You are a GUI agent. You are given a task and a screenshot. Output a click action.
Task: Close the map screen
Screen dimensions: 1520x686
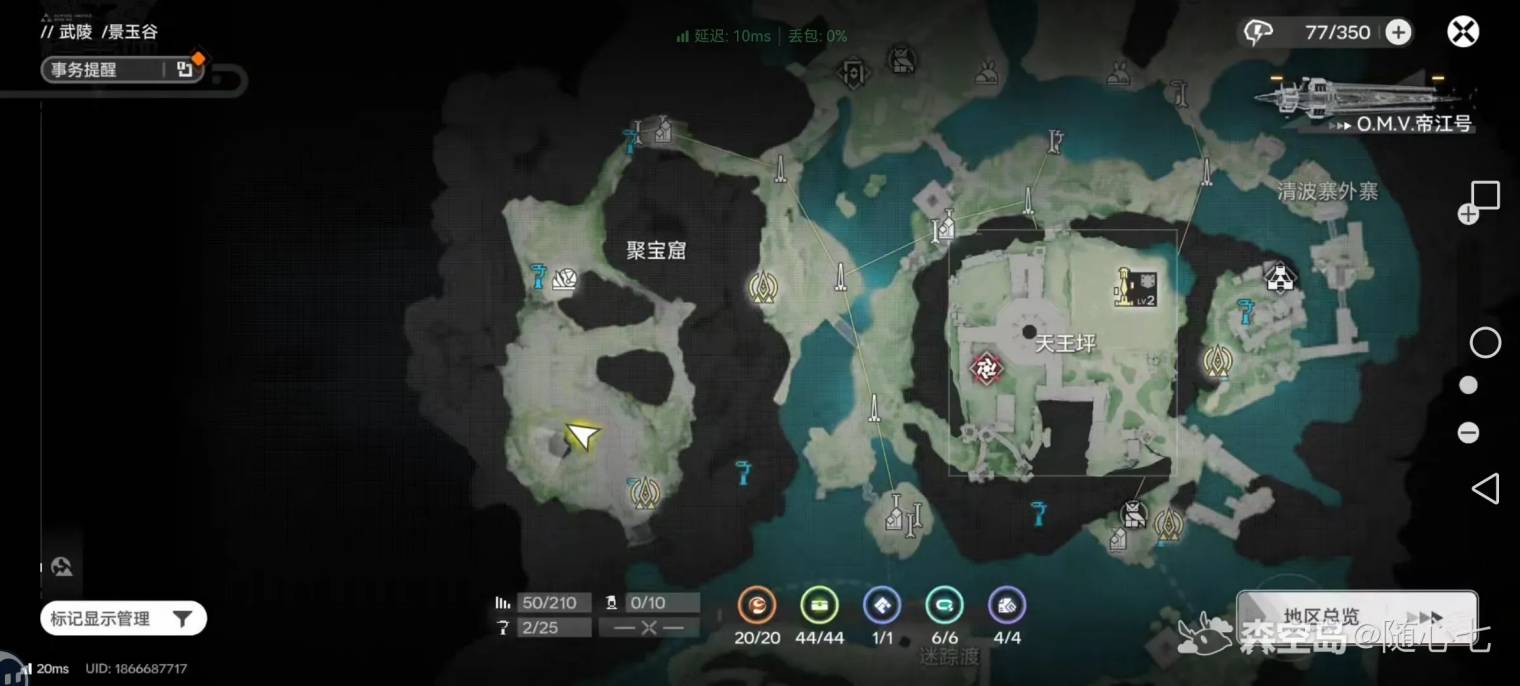point(1463,32)
